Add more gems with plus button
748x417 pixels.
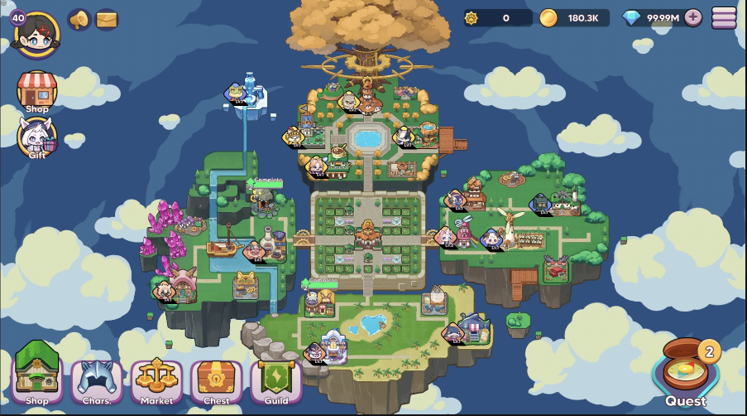693,18
